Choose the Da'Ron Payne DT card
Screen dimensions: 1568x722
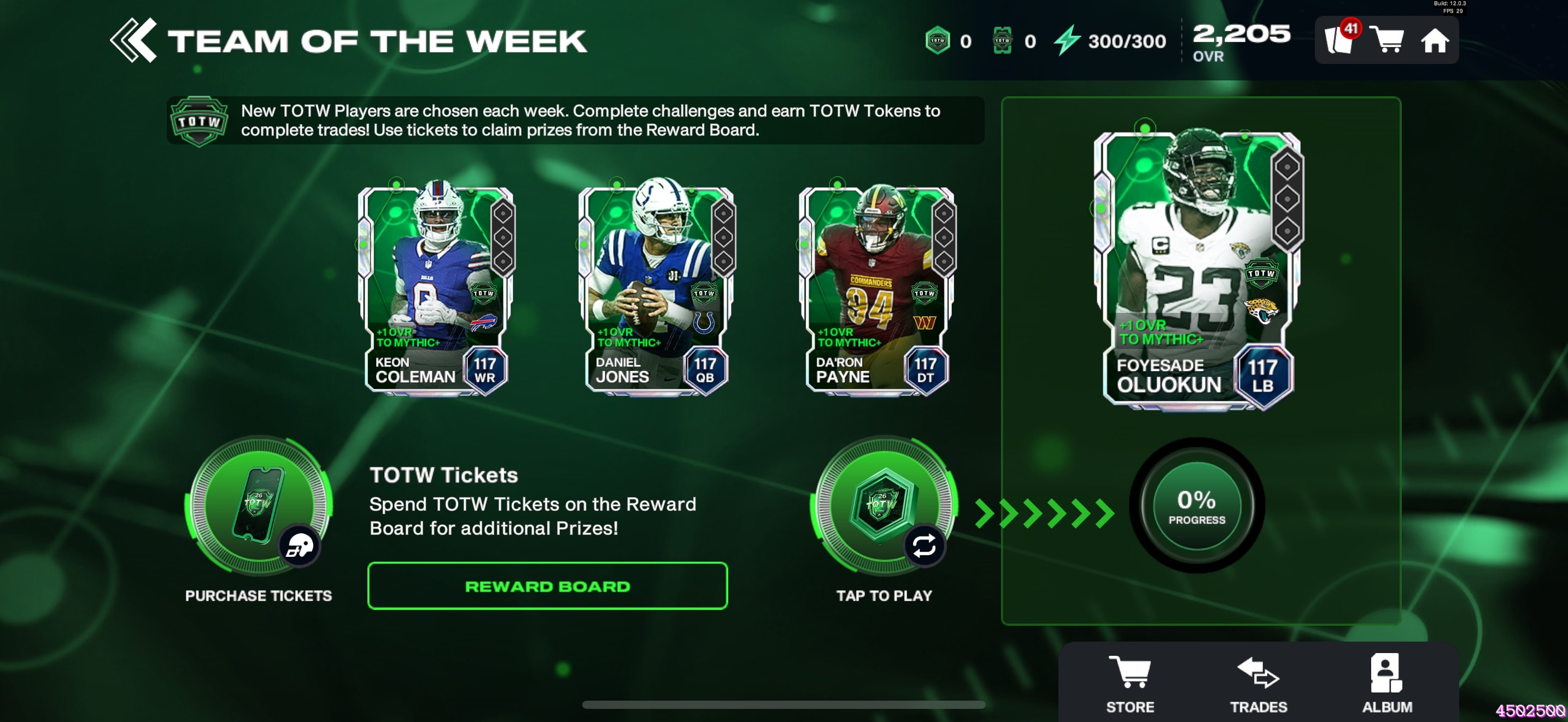(x=877, y=289)
